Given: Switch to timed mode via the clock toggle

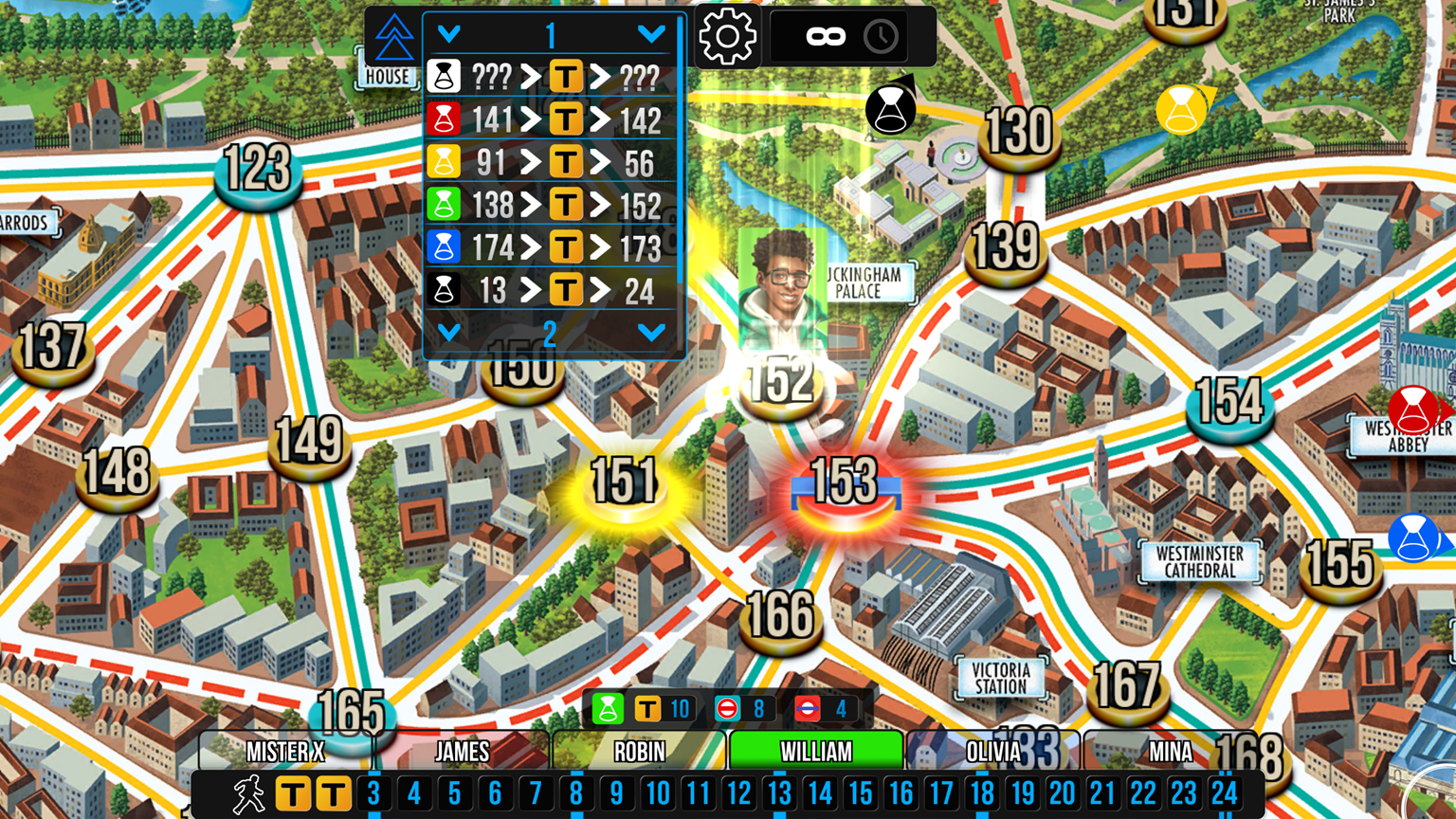Looking at the screenshot, I should [881, 37].
